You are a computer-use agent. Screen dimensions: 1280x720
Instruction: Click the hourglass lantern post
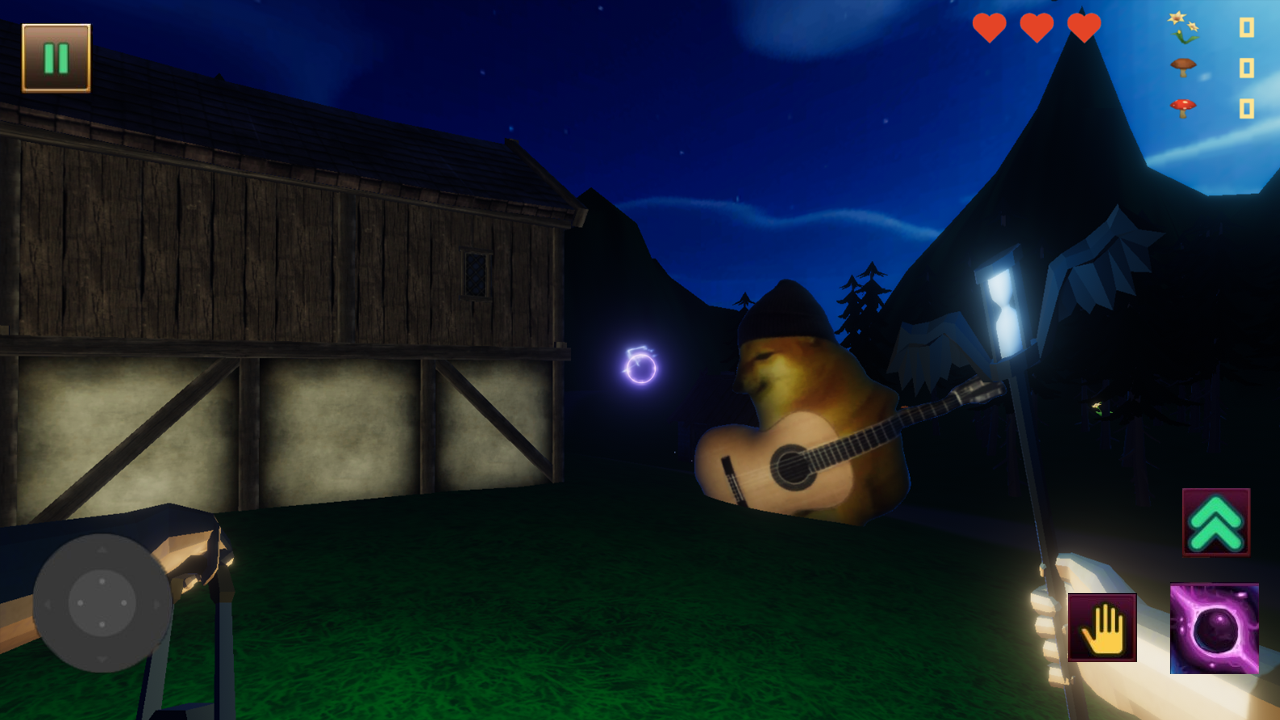click(x=1003, y=310)
